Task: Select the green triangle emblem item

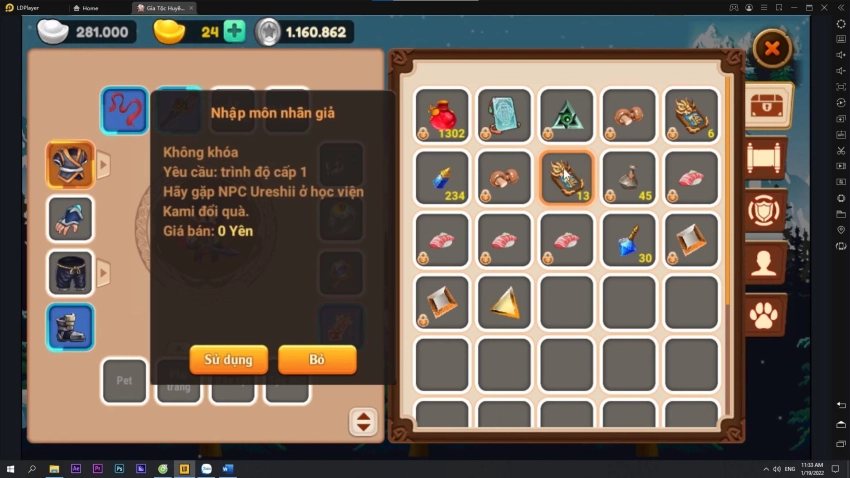Action: click(566, 115)
